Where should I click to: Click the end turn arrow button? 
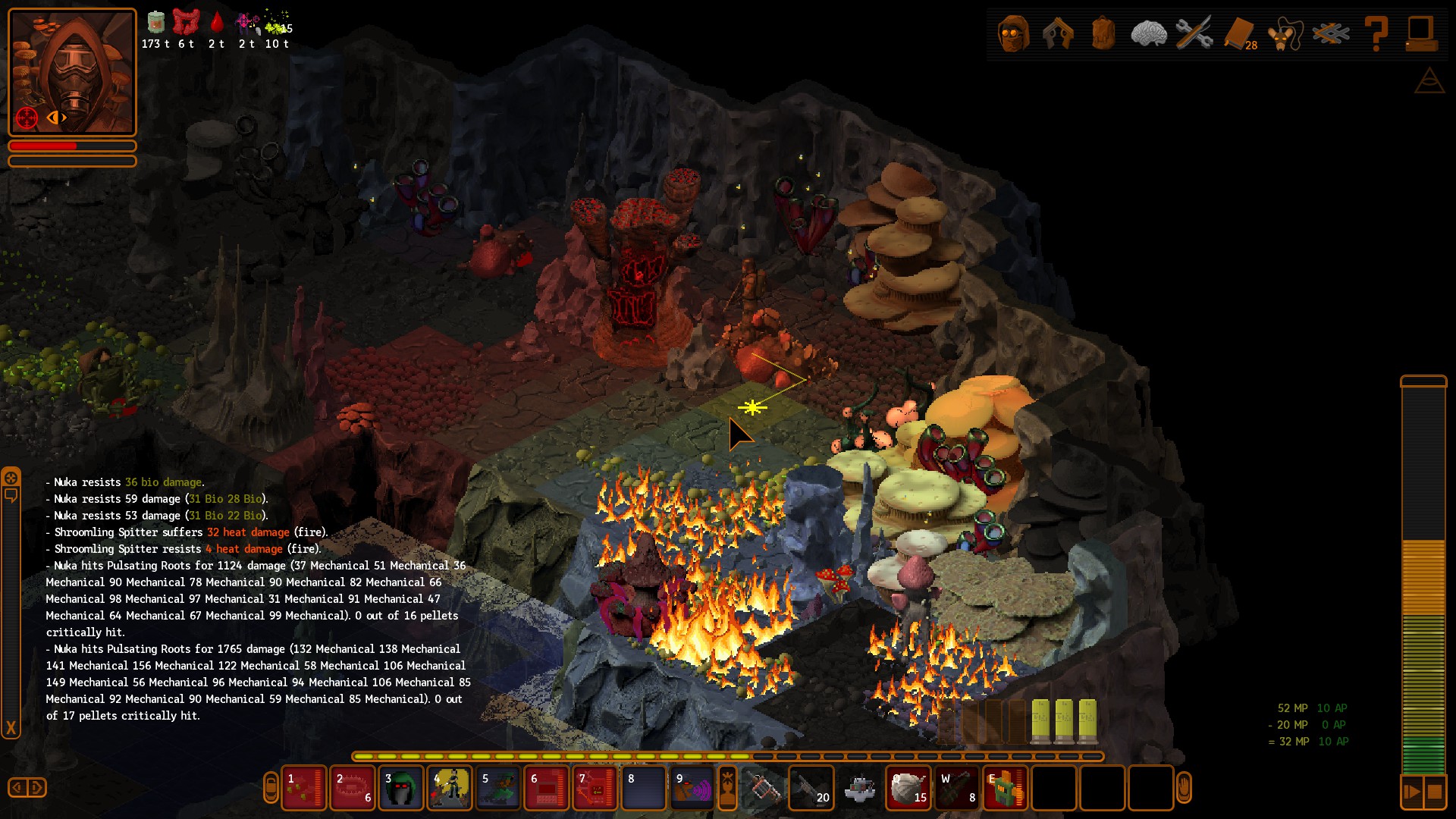(1412, 792)
